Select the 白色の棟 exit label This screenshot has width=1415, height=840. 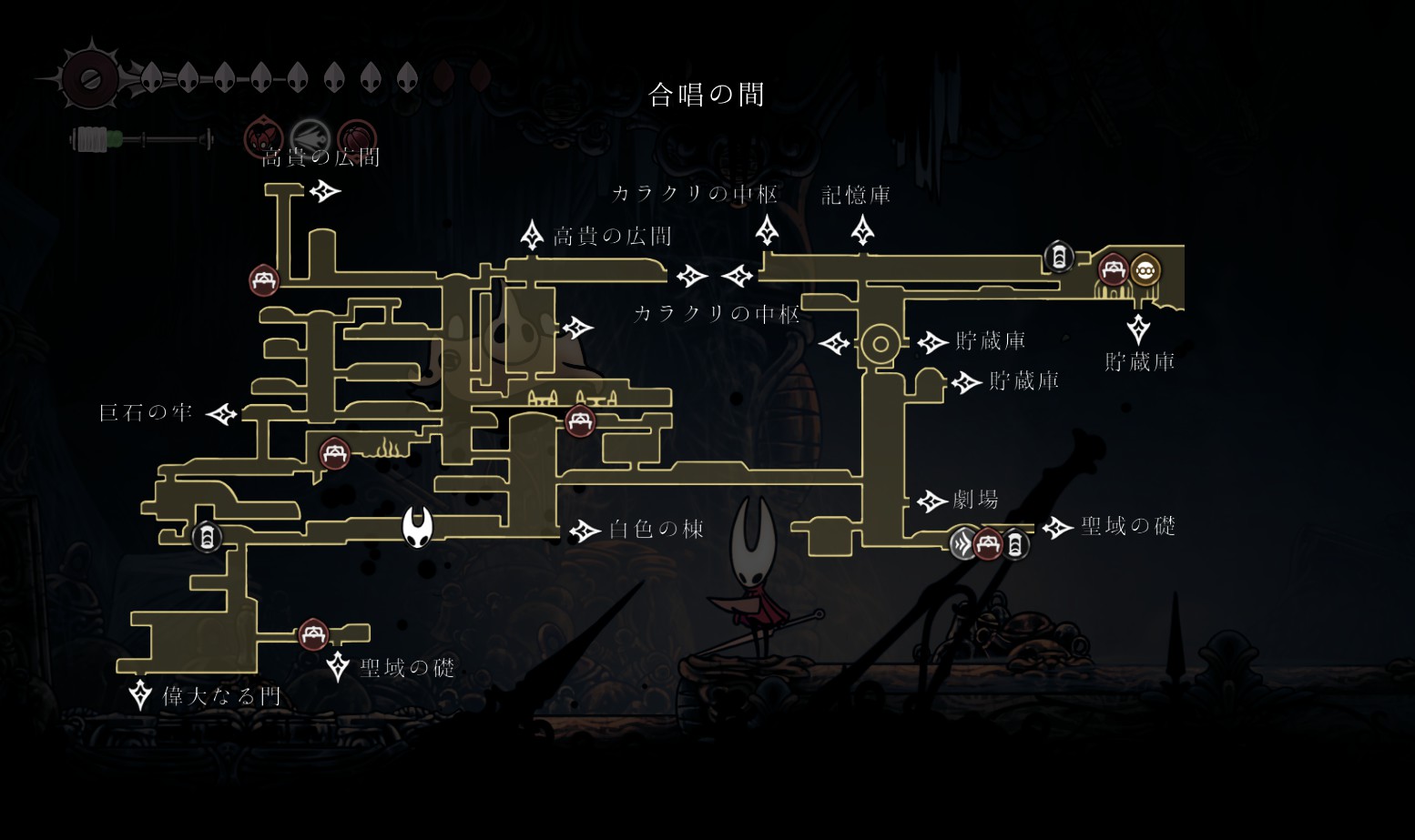656,530
